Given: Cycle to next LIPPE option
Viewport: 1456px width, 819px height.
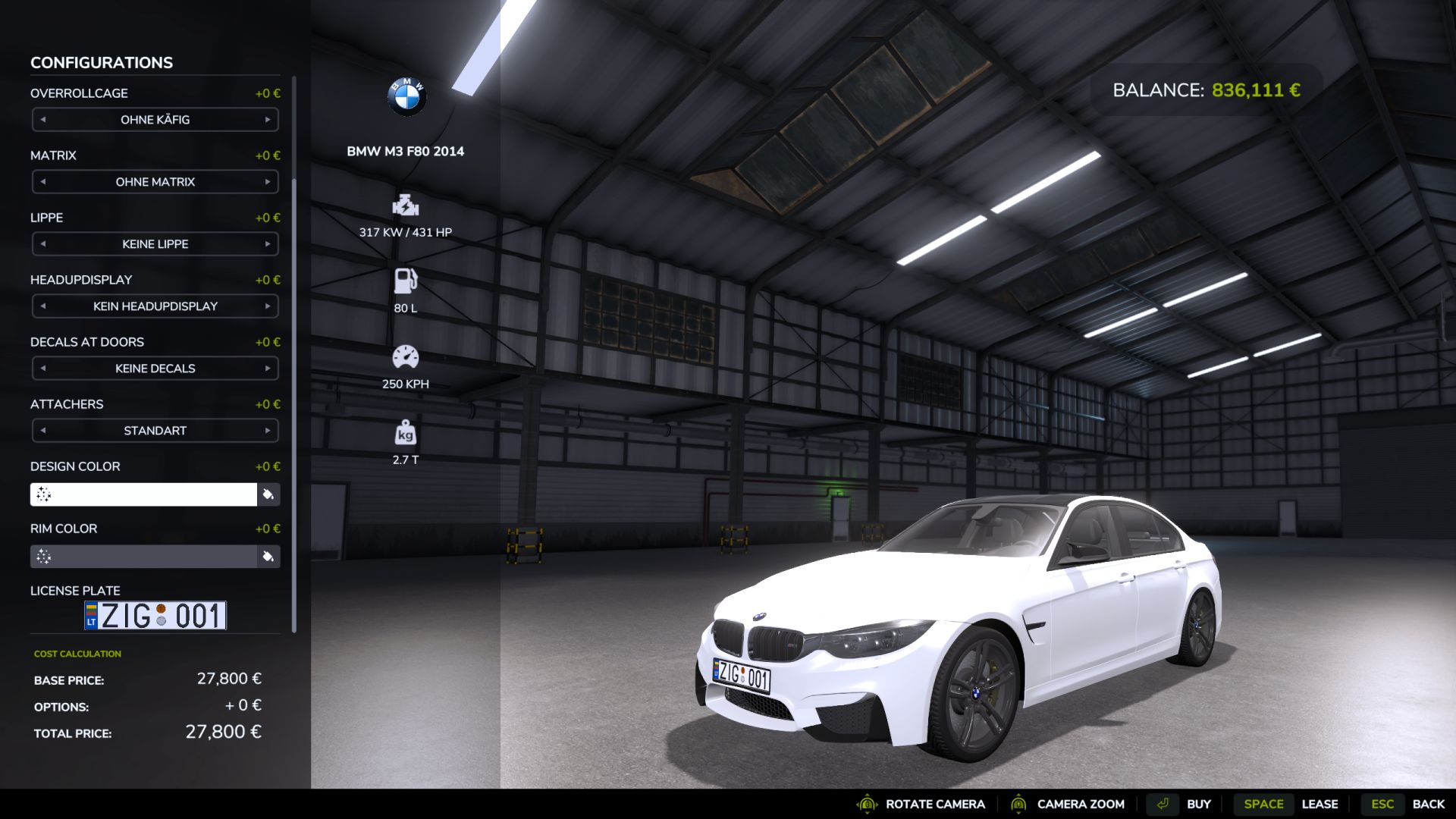Looking at the screenshot, I should tap(267, 243).
